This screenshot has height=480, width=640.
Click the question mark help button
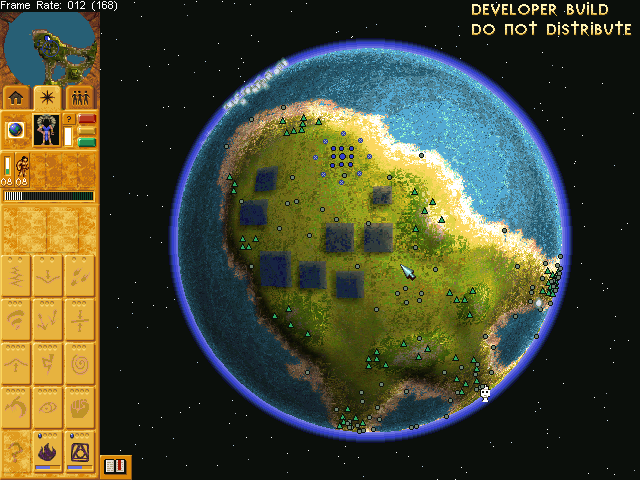click(69, 119)
